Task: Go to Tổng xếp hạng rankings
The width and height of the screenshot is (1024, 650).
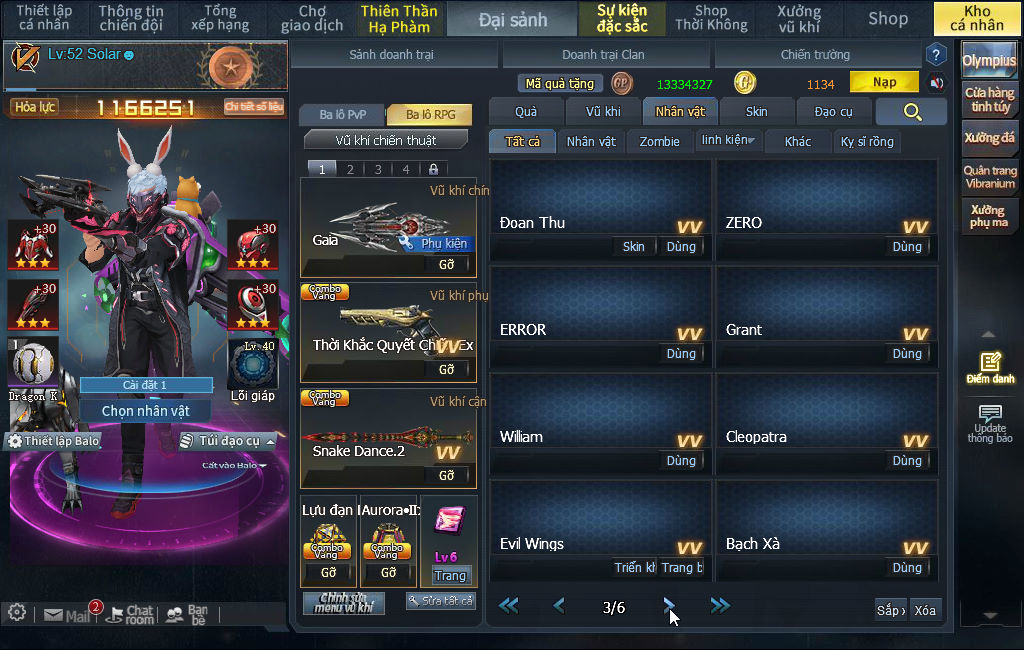Action: (x=220, y=18)
